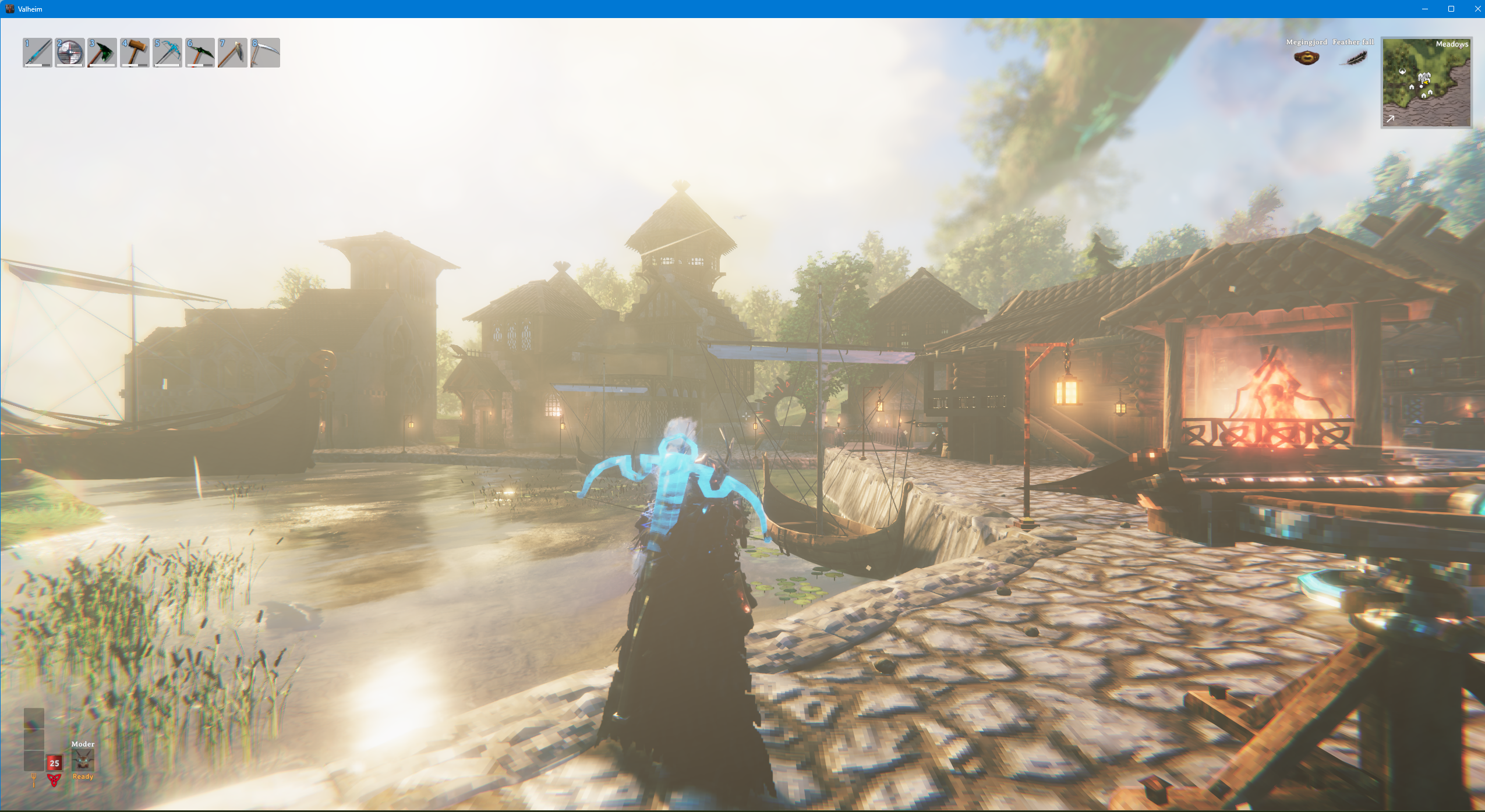The height and width of the screenshot is (812, 1485).
Task: Click the Viking helmet marker on the minimap
Action: click(1403, 72)
